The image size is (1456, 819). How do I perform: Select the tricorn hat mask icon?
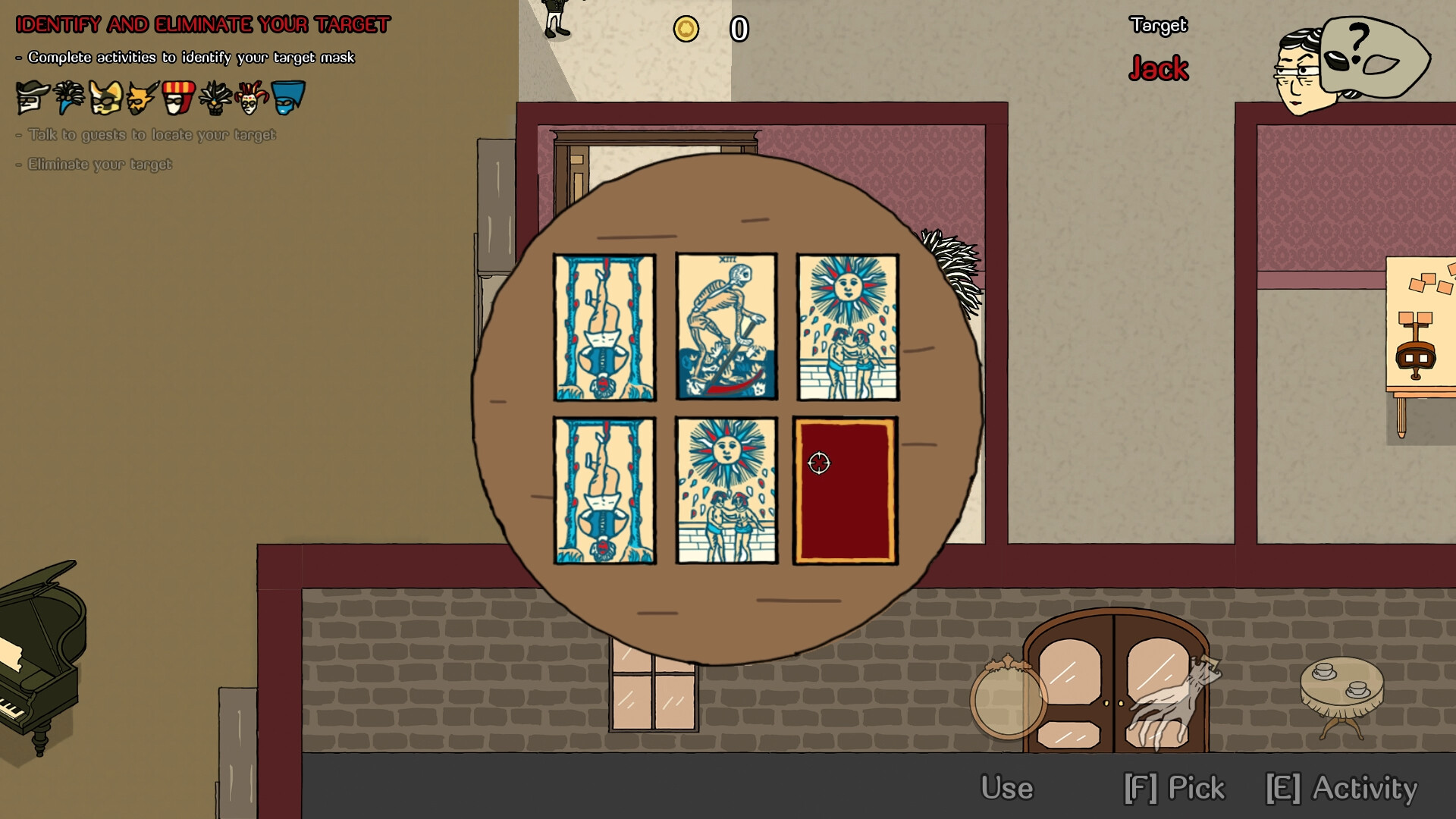[32, 97]
